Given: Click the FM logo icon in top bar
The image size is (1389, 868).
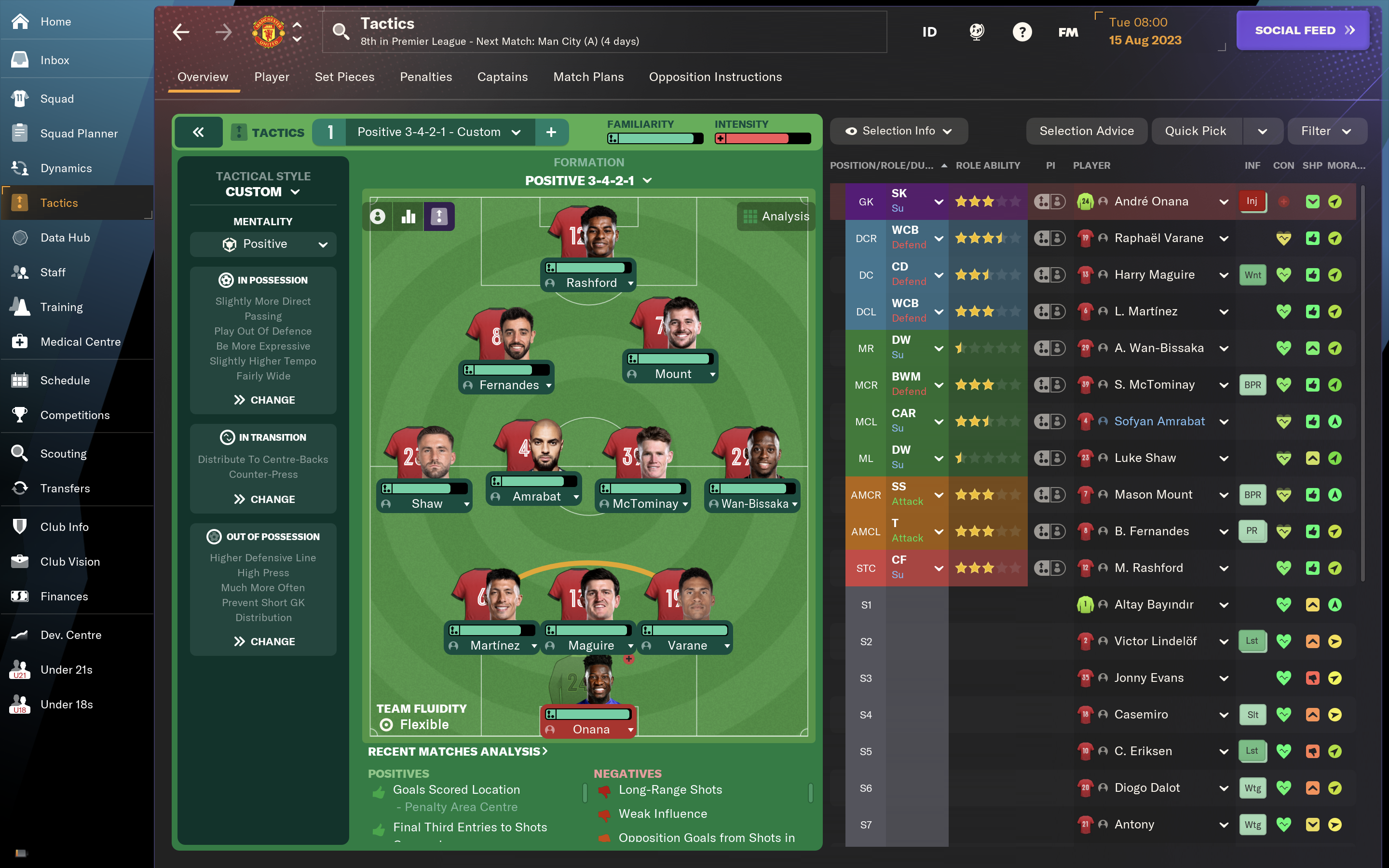Looking at the screenshot, I should click(x=1068, y=31).
